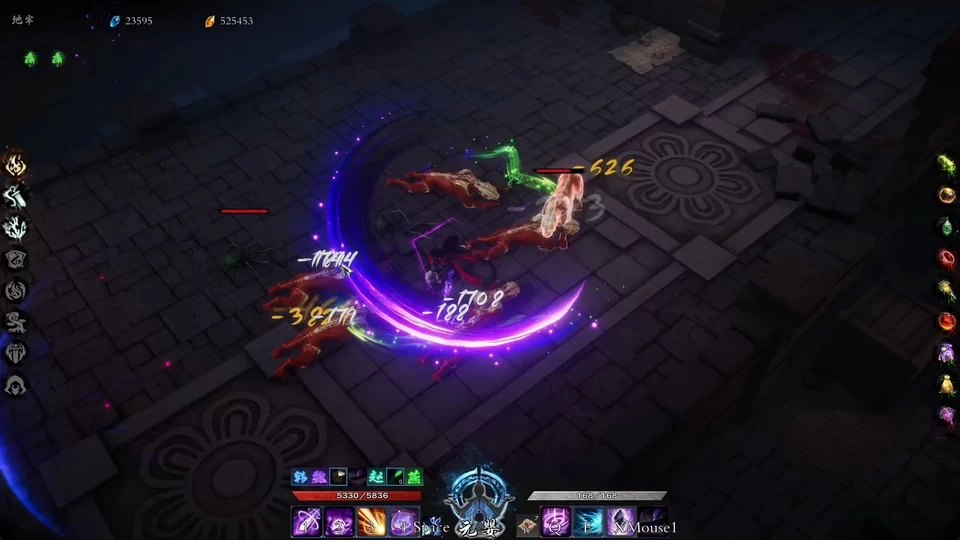This screenshot has width=960, height=540.
Task: Select the glowing flame icon in left sidebar
Action: pyautogui.click(x=16, y=165)
